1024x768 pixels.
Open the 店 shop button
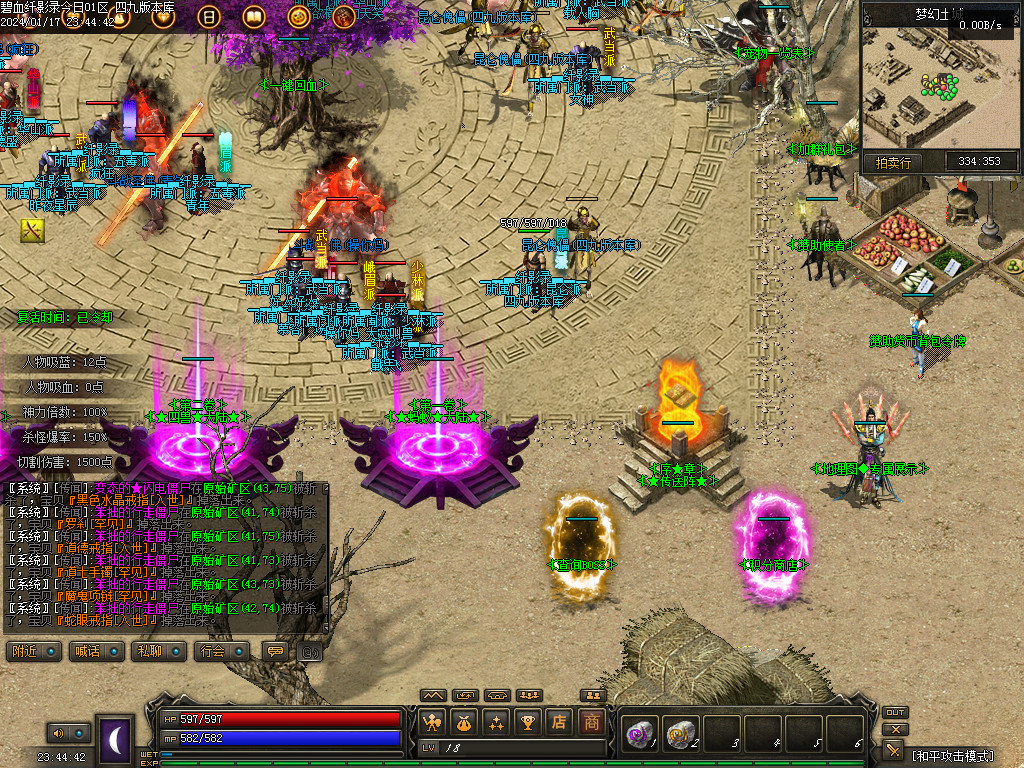point(560,721)
